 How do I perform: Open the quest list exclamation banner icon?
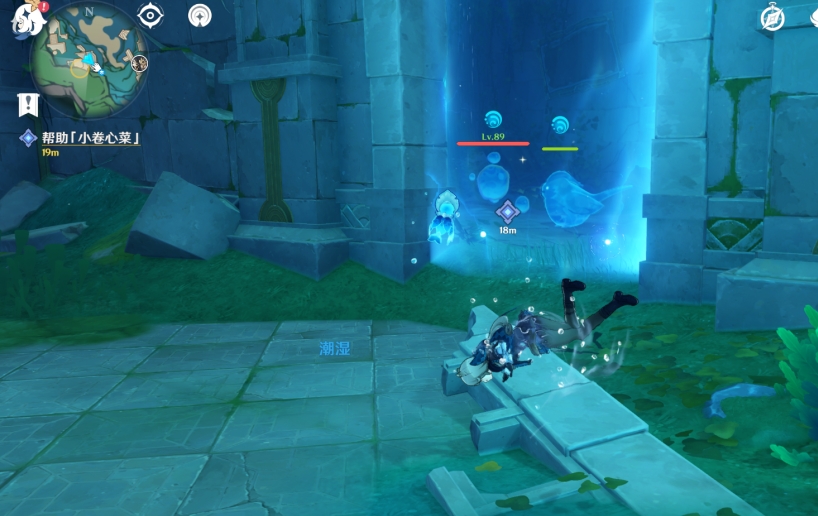coord(28,103)
